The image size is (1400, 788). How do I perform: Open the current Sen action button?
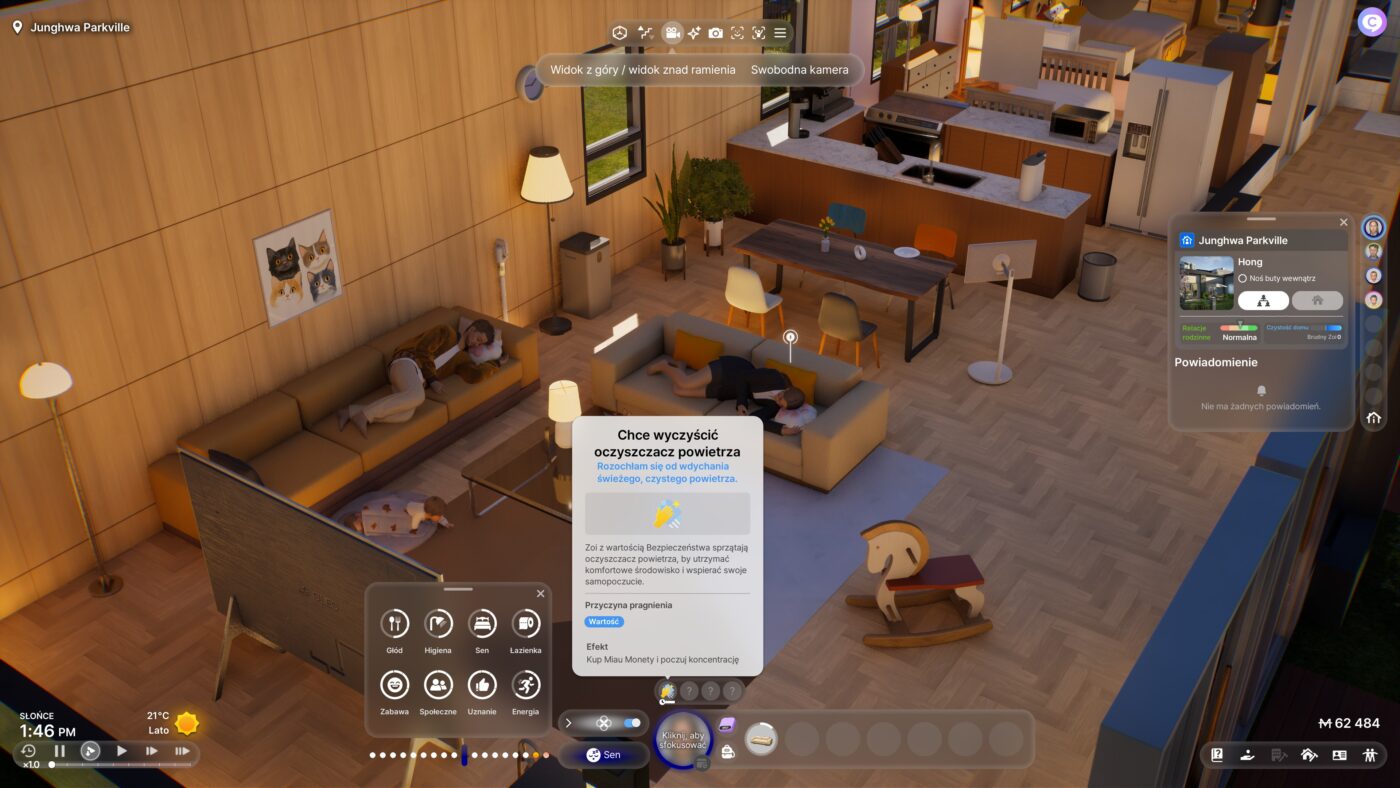(603, 755)
